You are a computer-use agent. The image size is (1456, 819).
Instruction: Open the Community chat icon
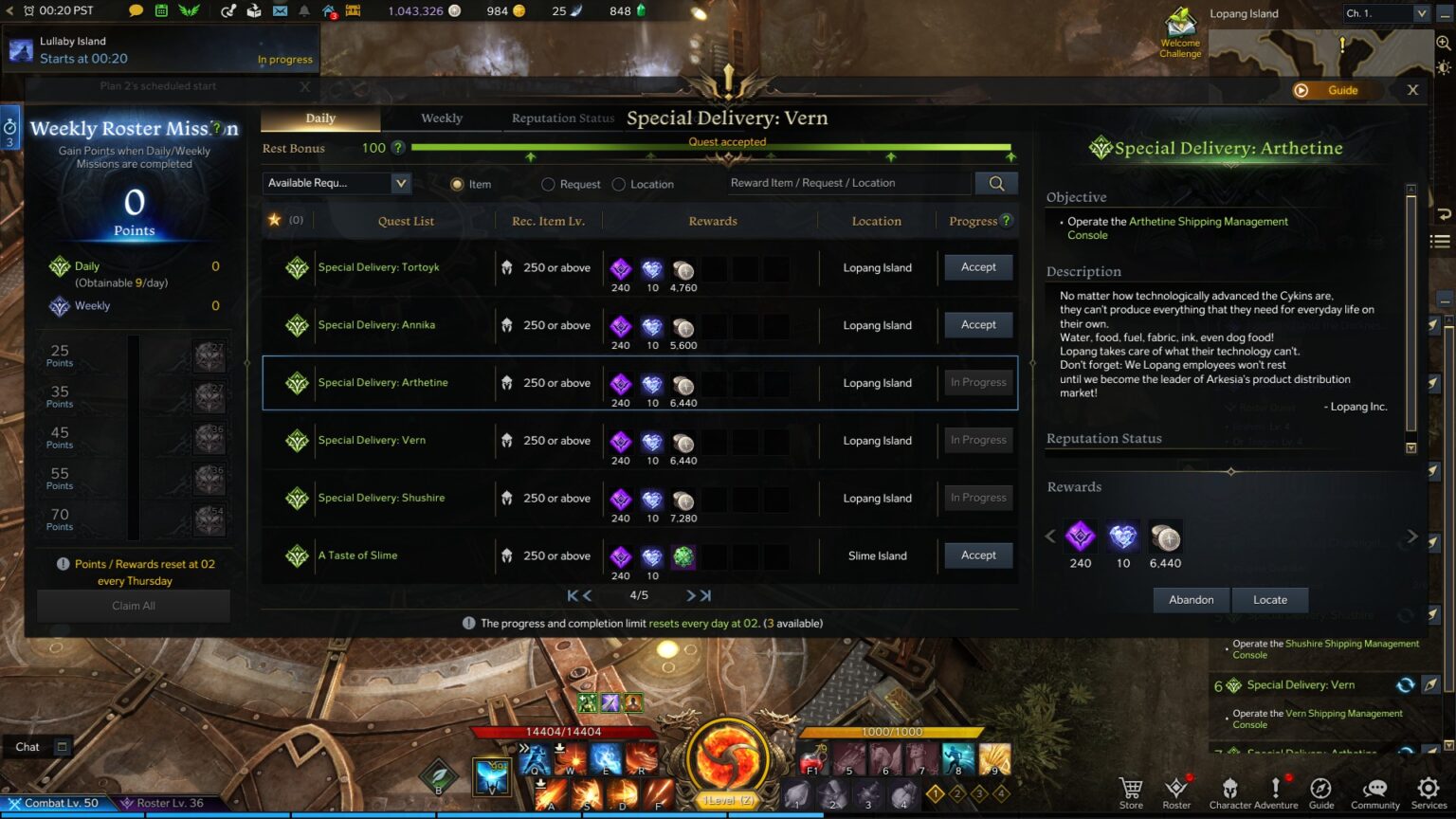(1375, 789)
